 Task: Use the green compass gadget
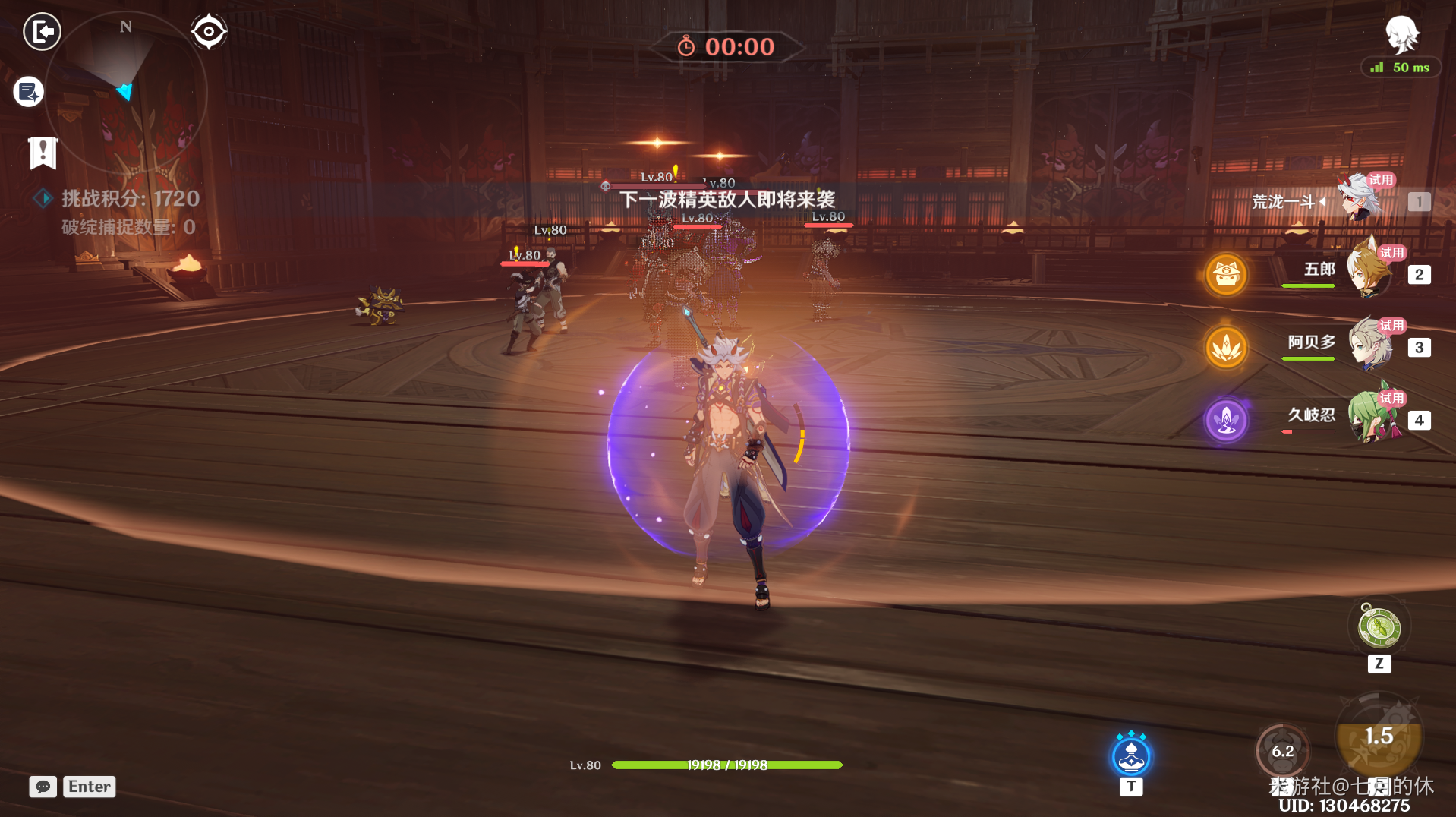(x=1379, y=628)
